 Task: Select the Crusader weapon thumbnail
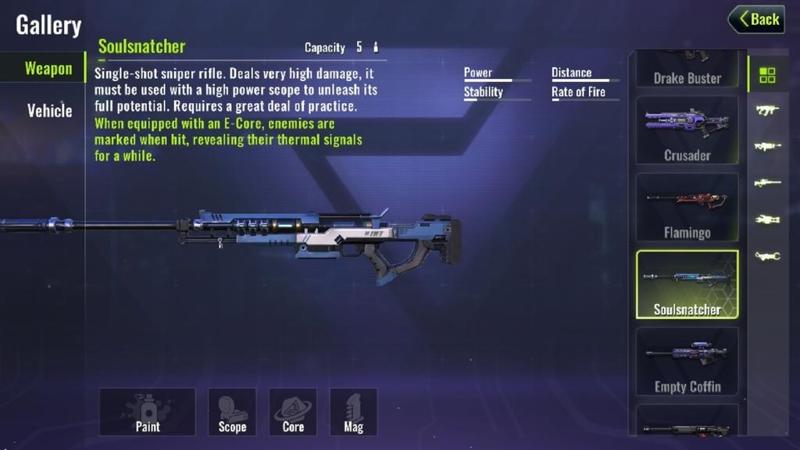tap(687, 130)
